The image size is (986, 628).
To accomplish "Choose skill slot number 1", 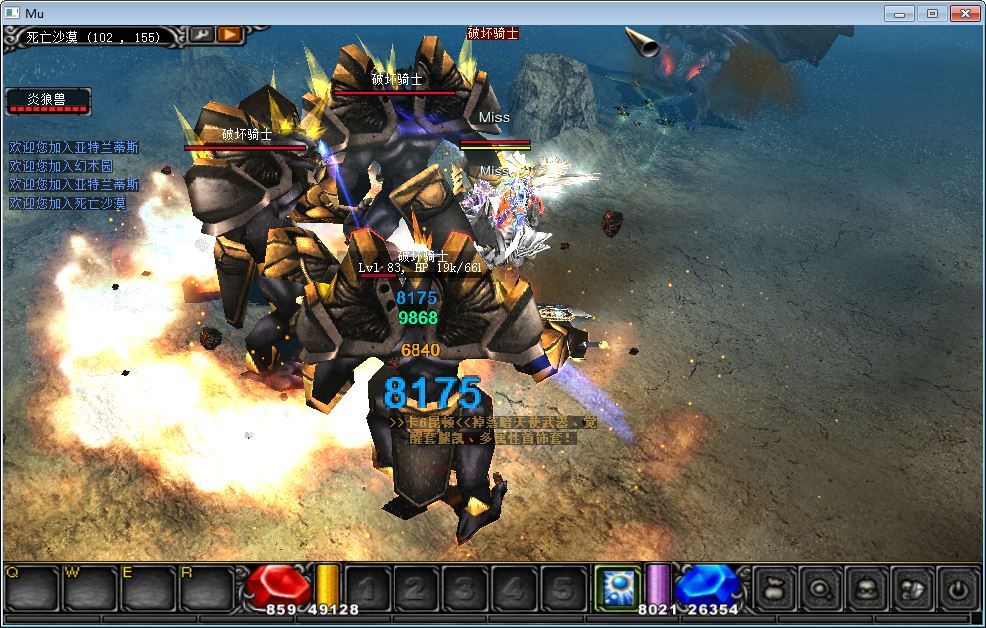I will [x=367, y=589].
